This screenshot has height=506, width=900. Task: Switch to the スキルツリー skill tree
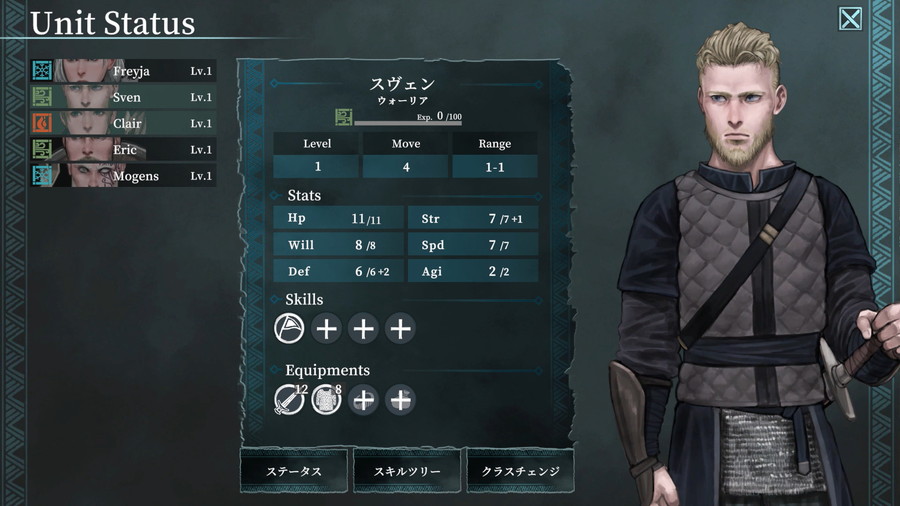[x=407, y=471]
